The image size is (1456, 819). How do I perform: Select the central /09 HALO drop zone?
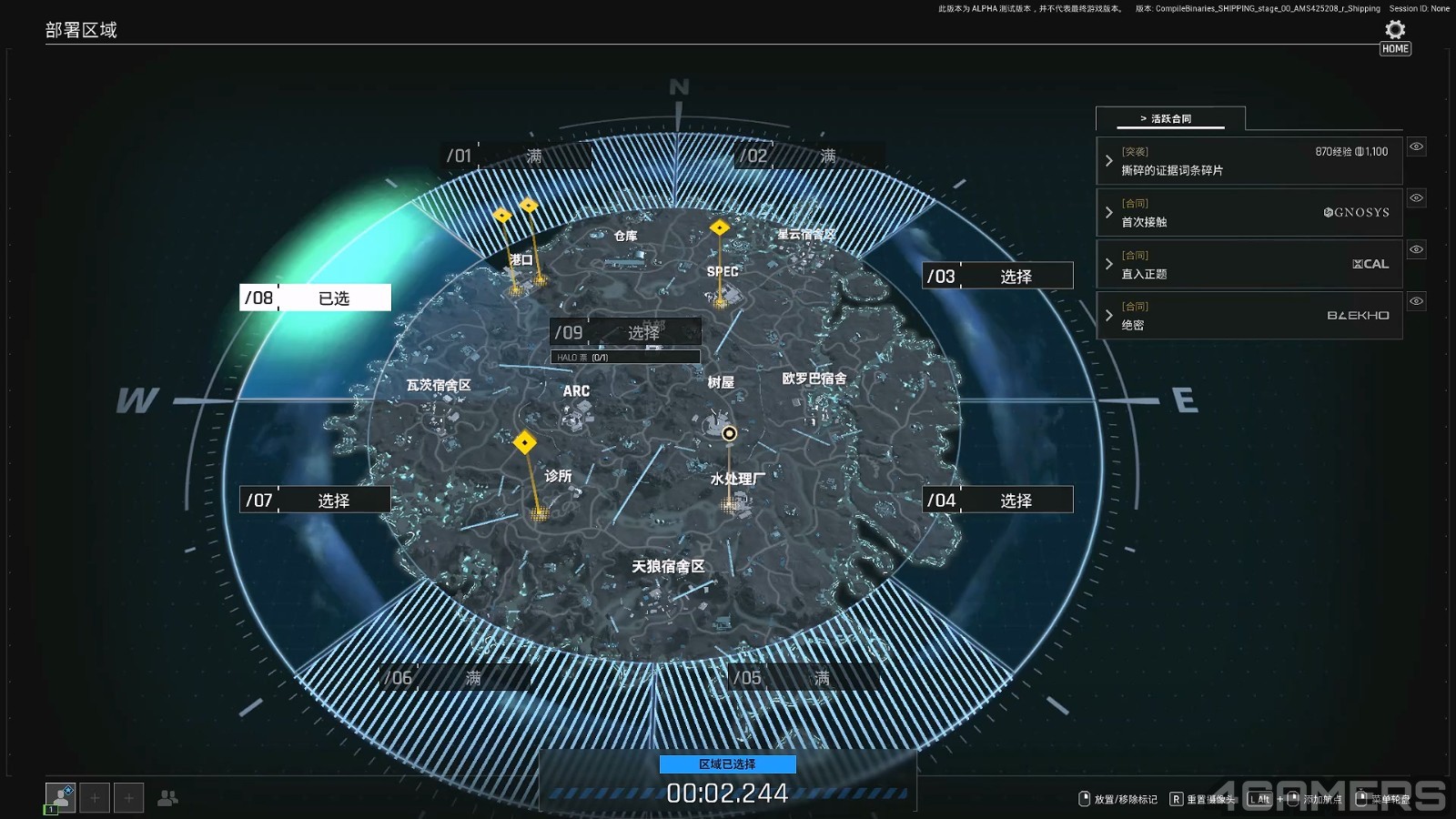[625, 333]
